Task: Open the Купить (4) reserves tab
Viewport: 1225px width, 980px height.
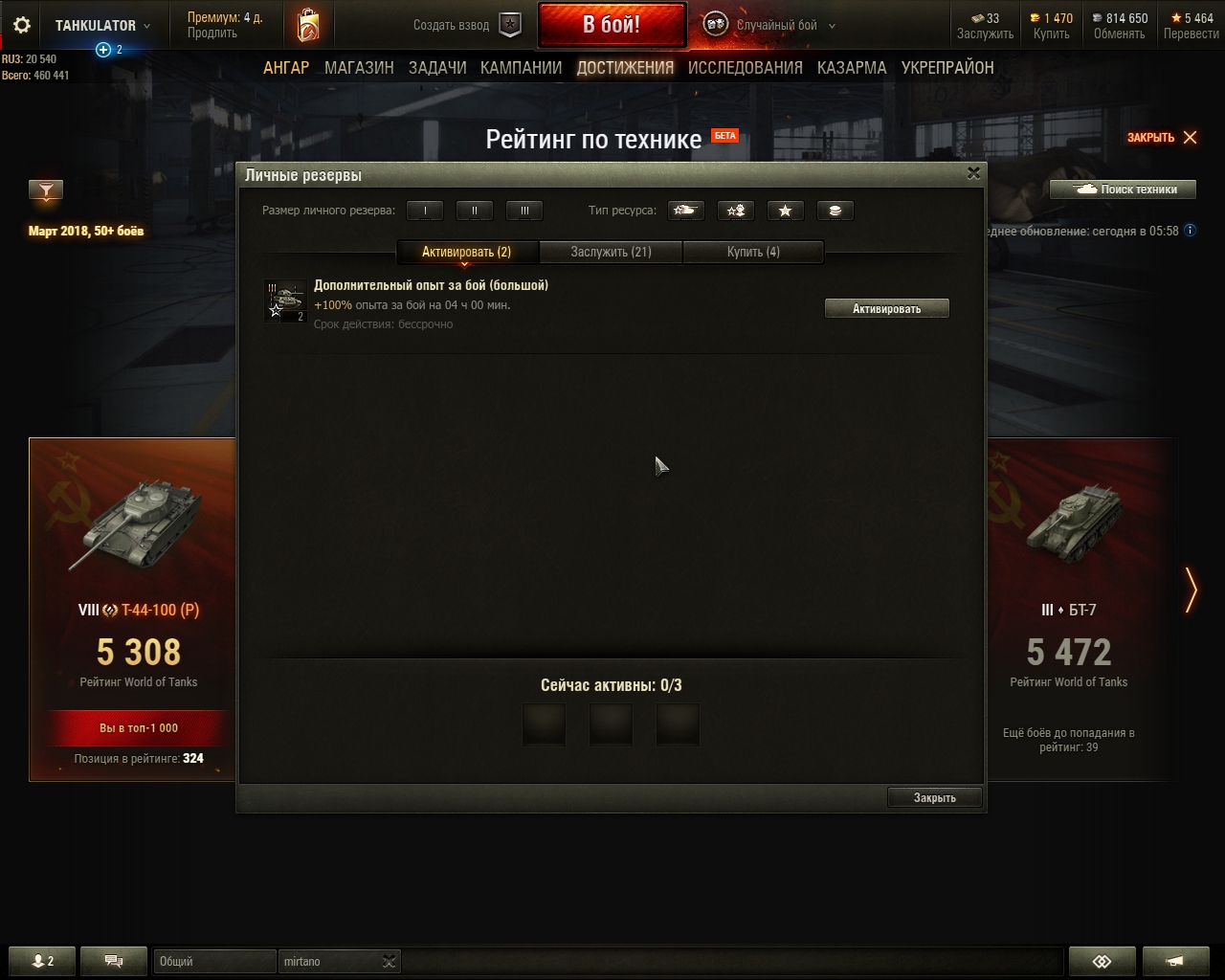Action: pos(753,252)
